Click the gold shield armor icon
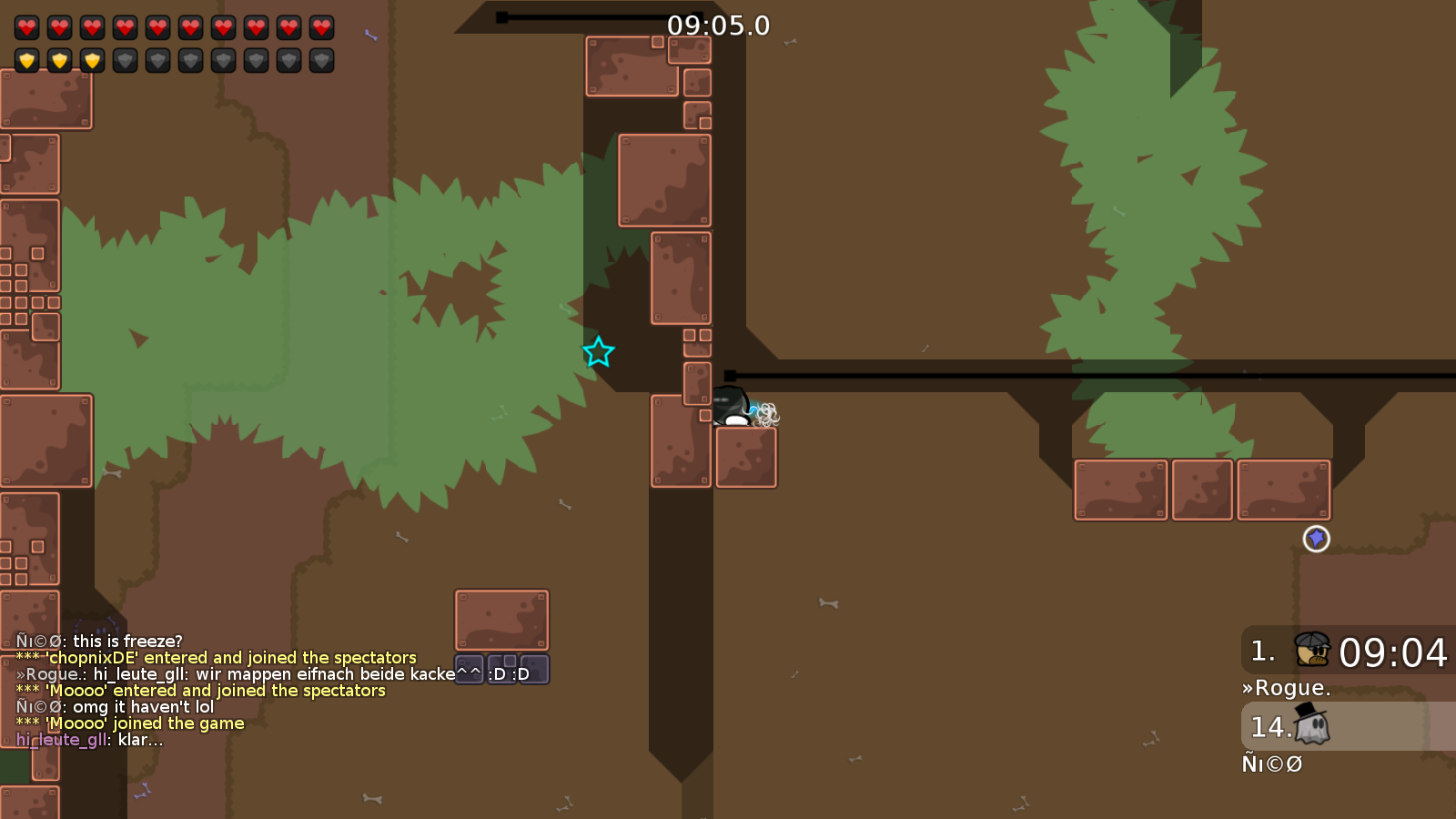This screenshot has height=819, width=1456. tap(27, 60)
